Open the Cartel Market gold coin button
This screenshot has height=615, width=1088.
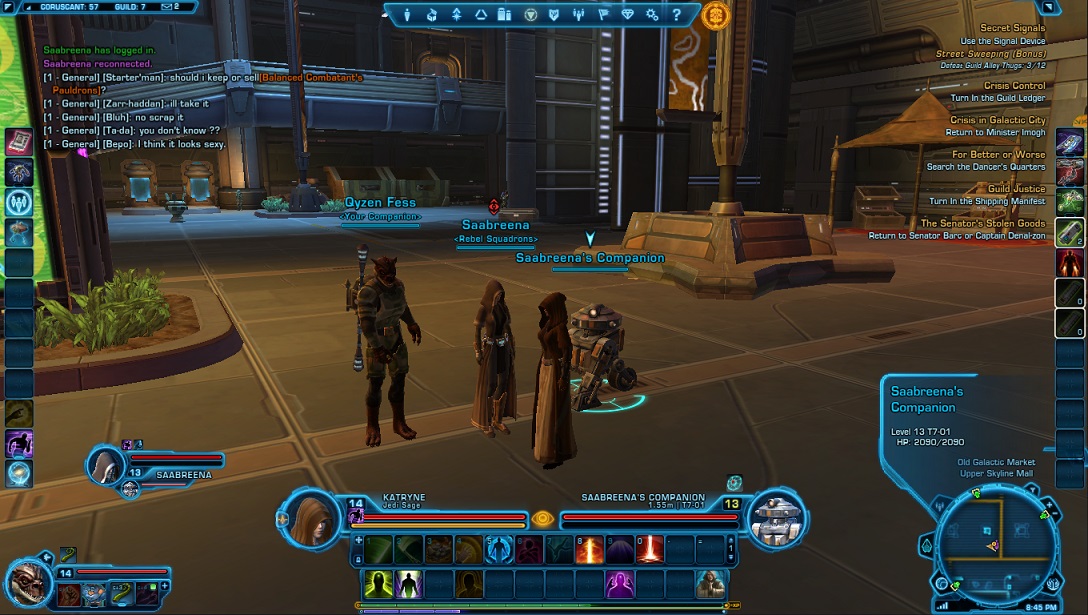(715, 15)
